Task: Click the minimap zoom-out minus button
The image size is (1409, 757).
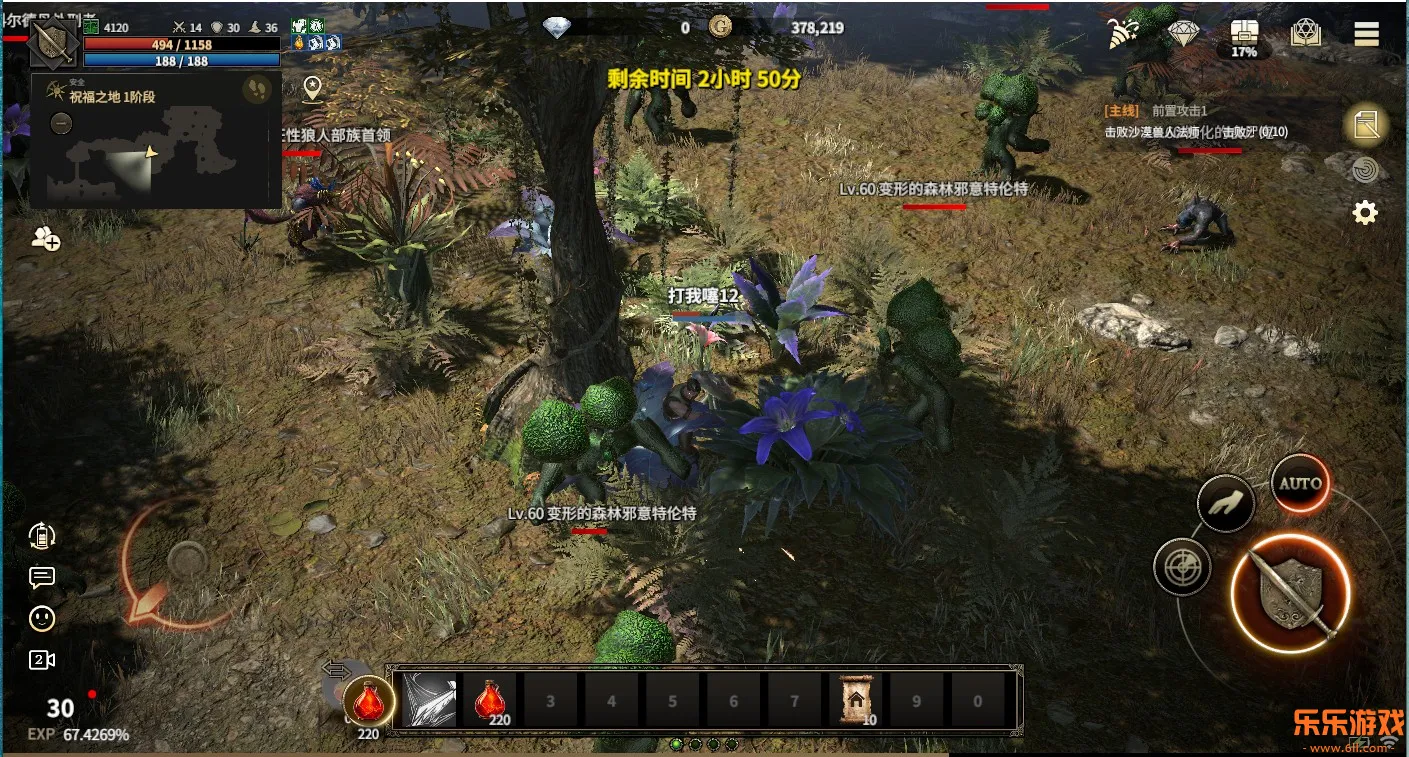Action: pyautogui.click(x=61, y=124)
